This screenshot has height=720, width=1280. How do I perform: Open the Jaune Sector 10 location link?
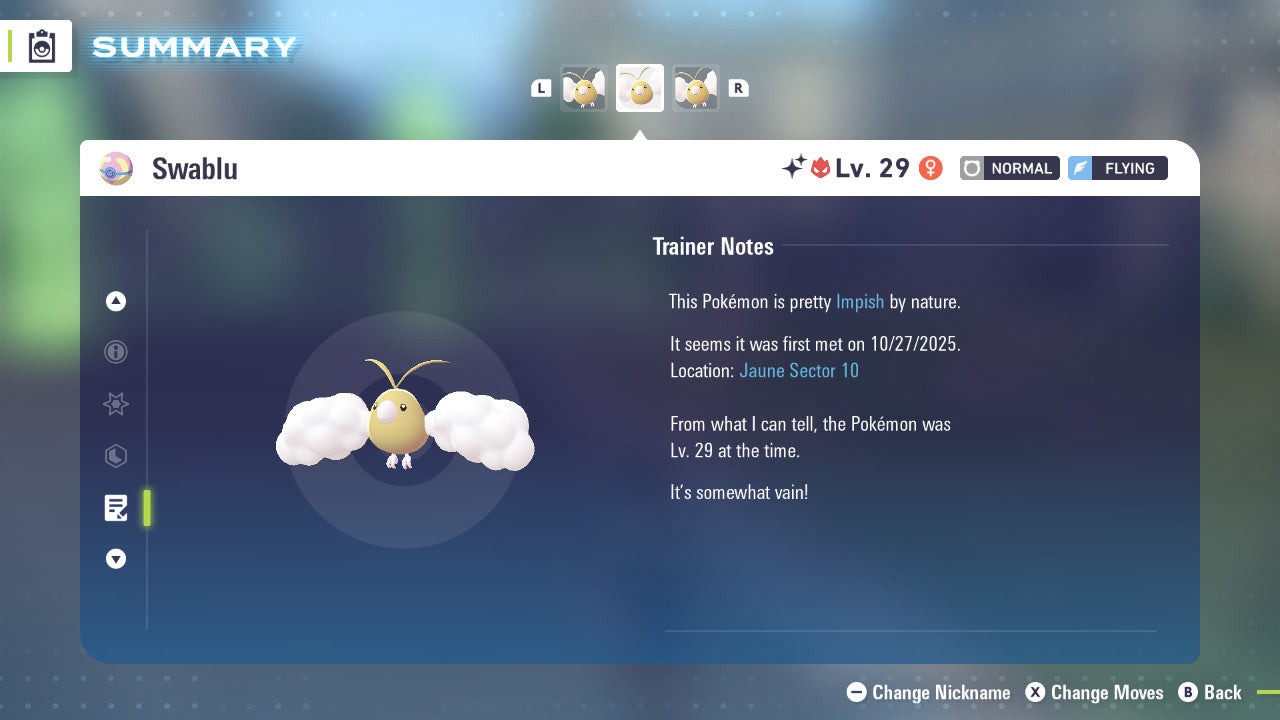pos(799,370)
